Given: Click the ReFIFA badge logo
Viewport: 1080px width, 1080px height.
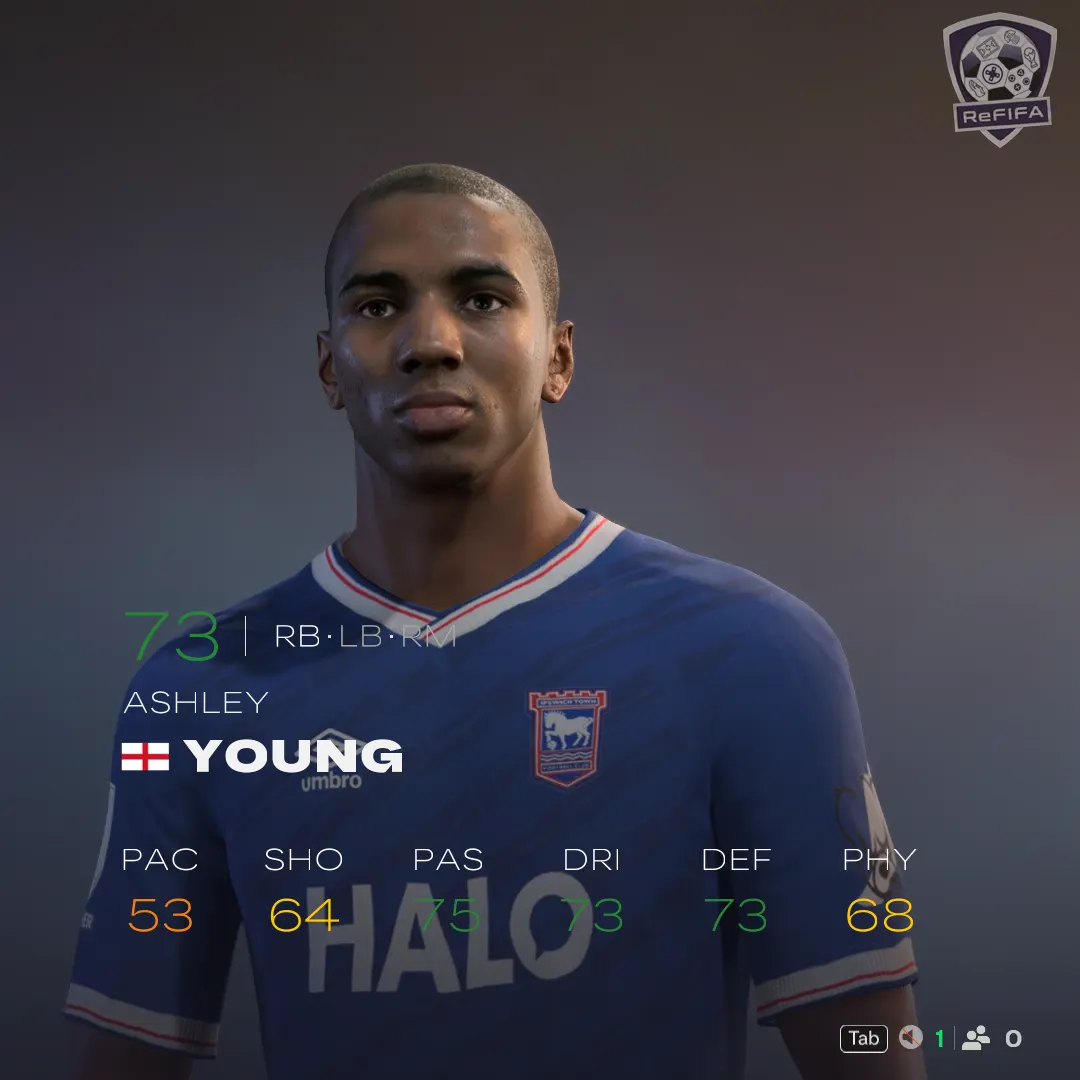Looking at the screenshot, I should pos(999,78).
